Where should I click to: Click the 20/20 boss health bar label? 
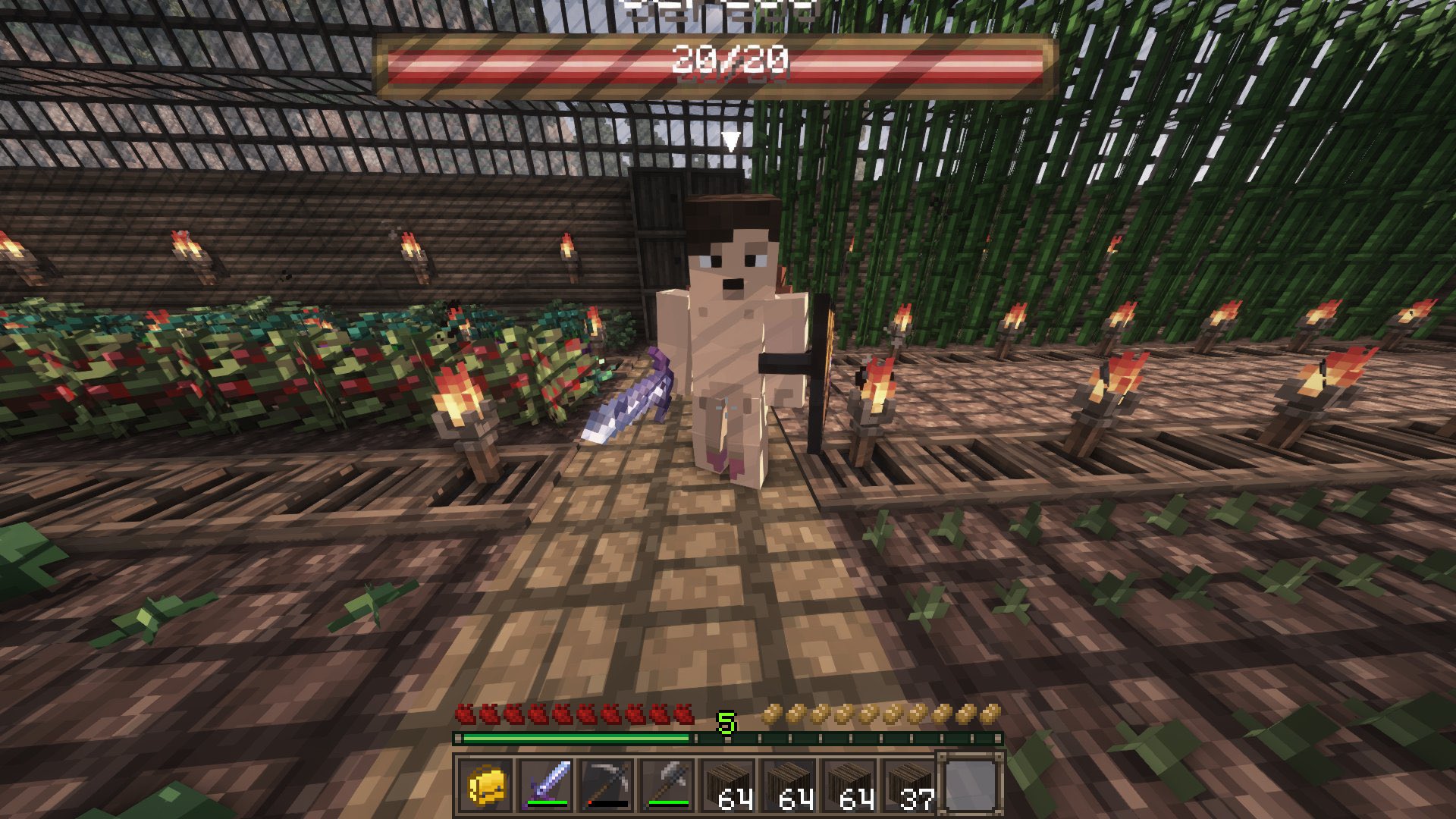pos(730,61)
